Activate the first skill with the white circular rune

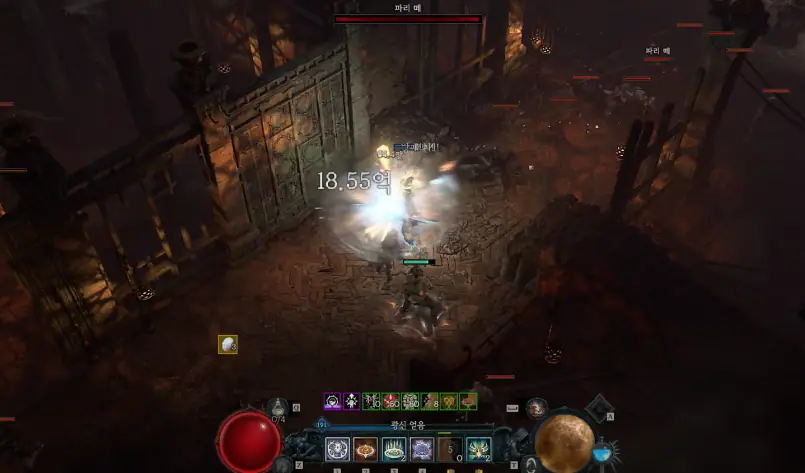337,449
